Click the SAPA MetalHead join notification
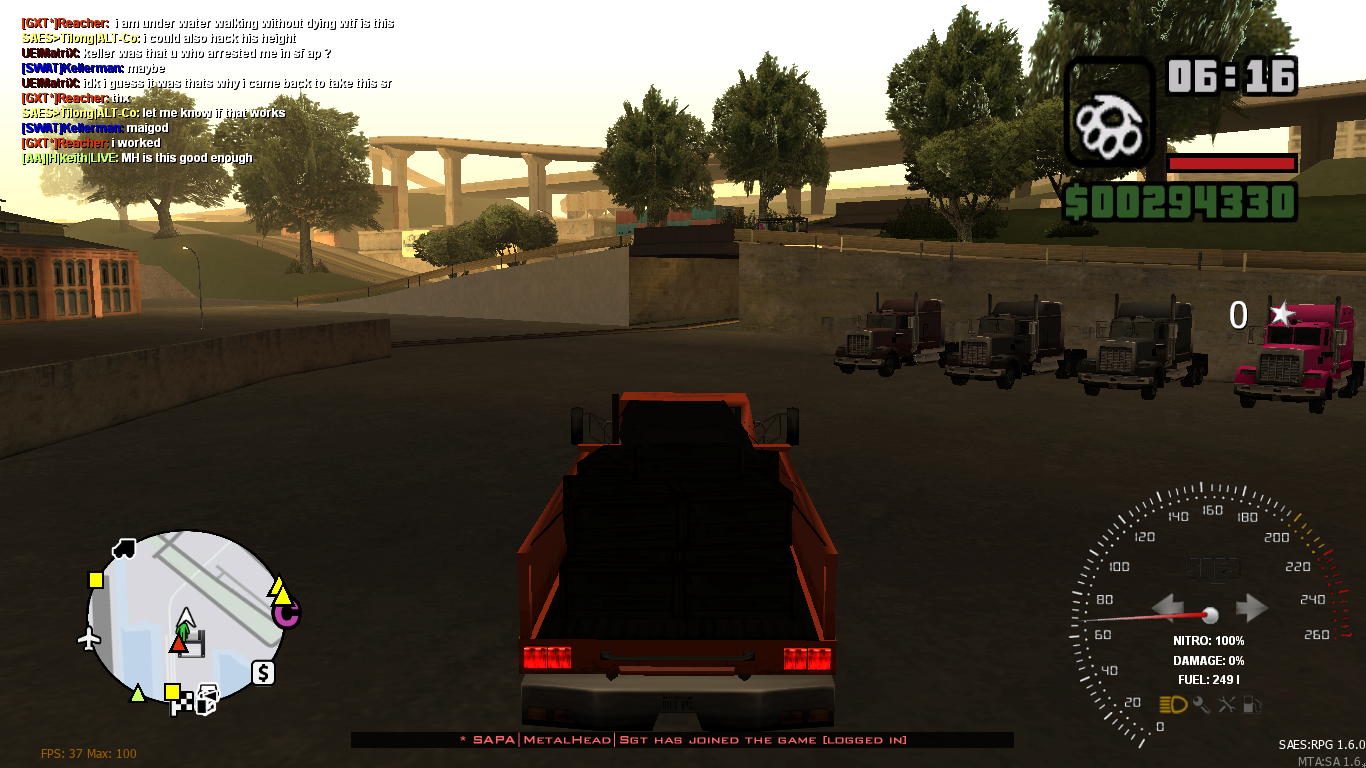The width and height of the screenshot is (1366, 768). (x=682, y=741)
